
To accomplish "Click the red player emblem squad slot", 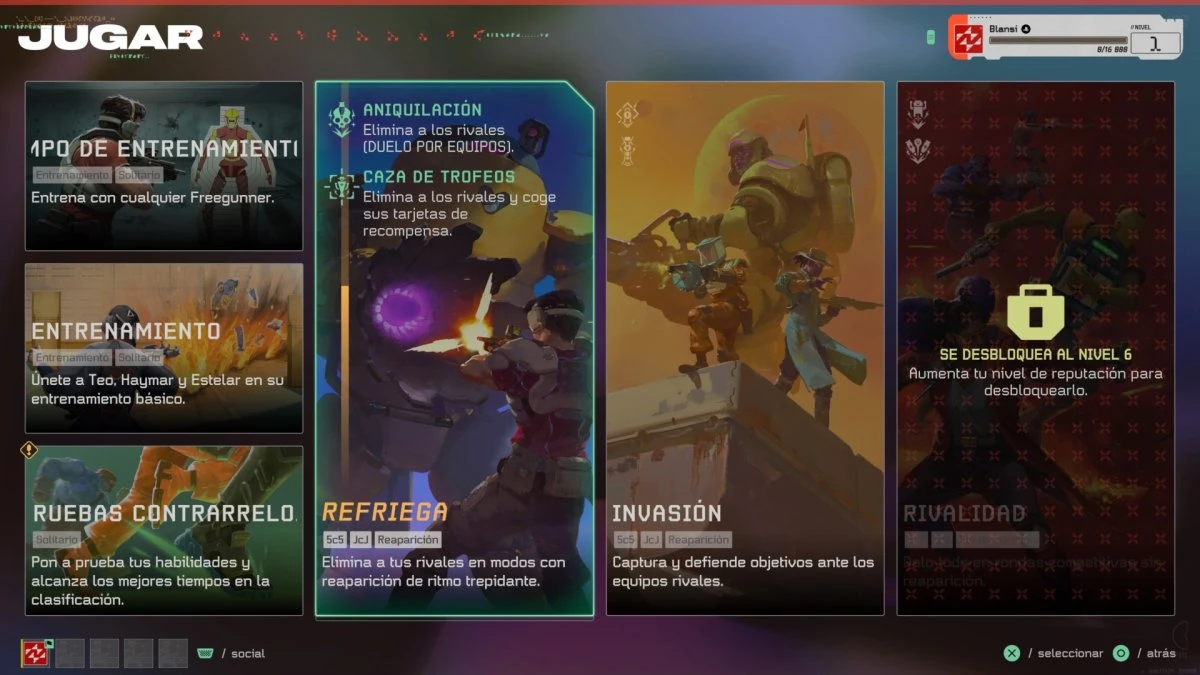I will click(x=36, y=653).
